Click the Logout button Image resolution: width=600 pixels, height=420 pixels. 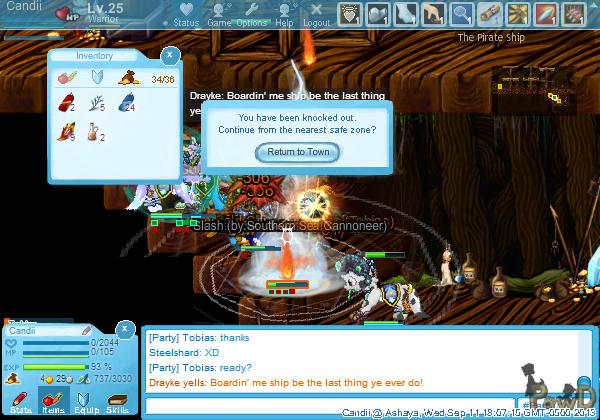(316, 15)
